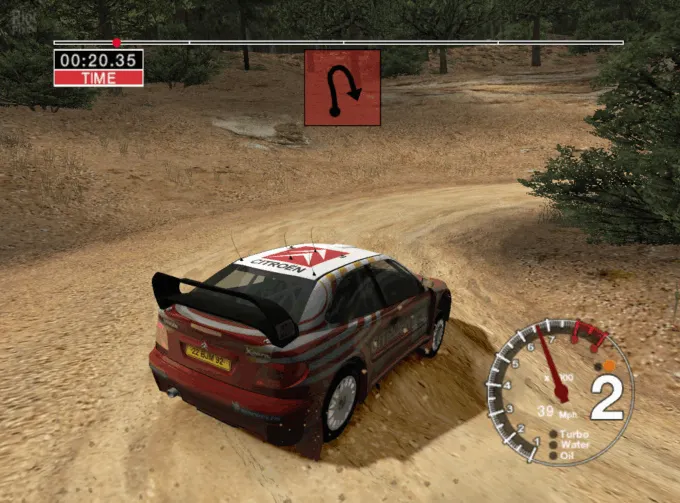Click the Water warning light

pyautogui.click(x=554, y=445)
